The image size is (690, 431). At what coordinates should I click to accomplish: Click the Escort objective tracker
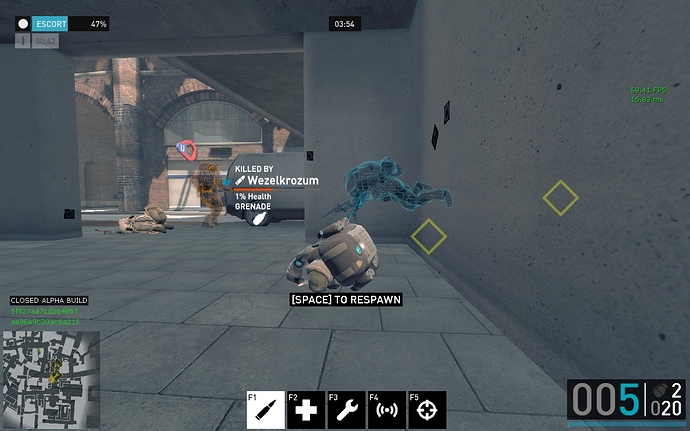click(62, 23)
